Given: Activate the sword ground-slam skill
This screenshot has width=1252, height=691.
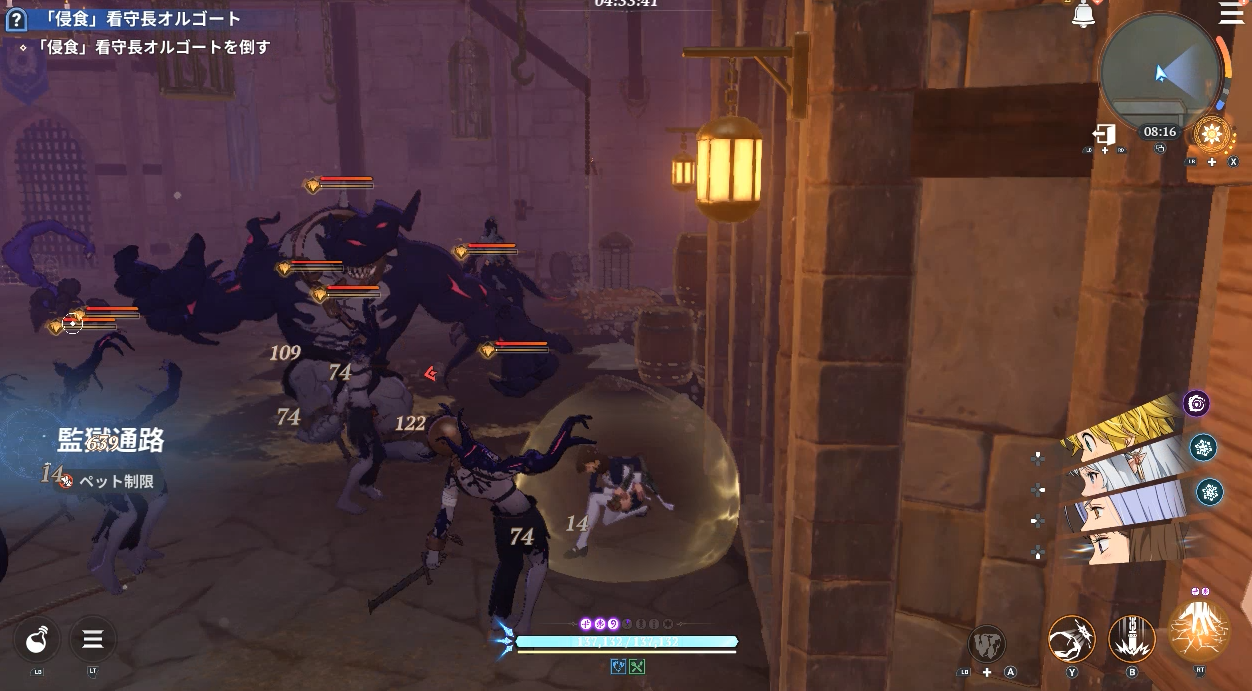Looking at the screenshot, I should coord(1132,639).
